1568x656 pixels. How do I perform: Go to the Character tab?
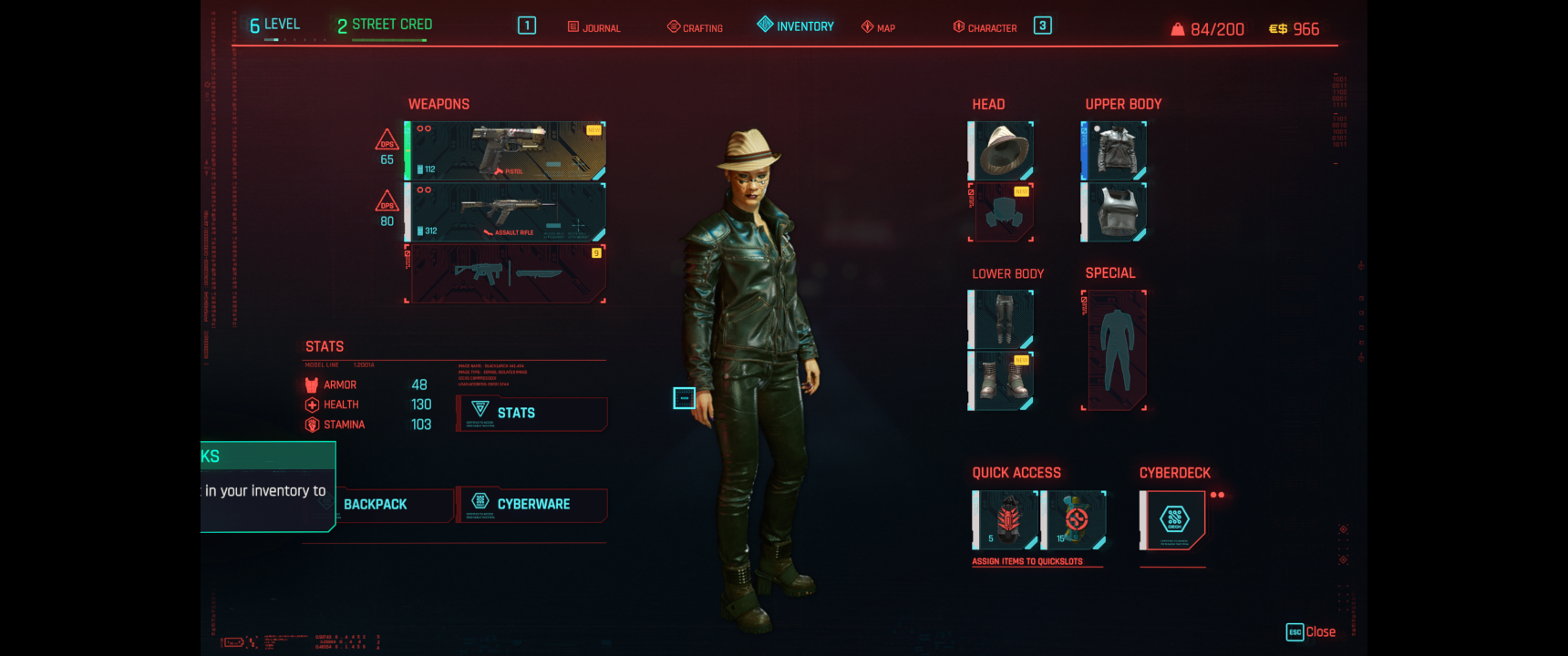pos(985,27)
